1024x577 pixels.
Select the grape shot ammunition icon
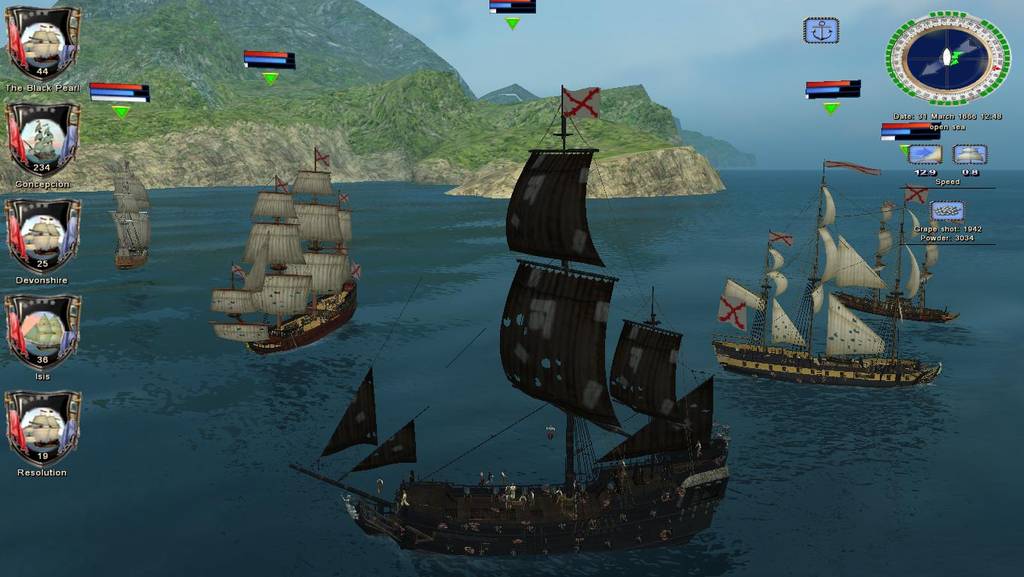tap(947, 211)
